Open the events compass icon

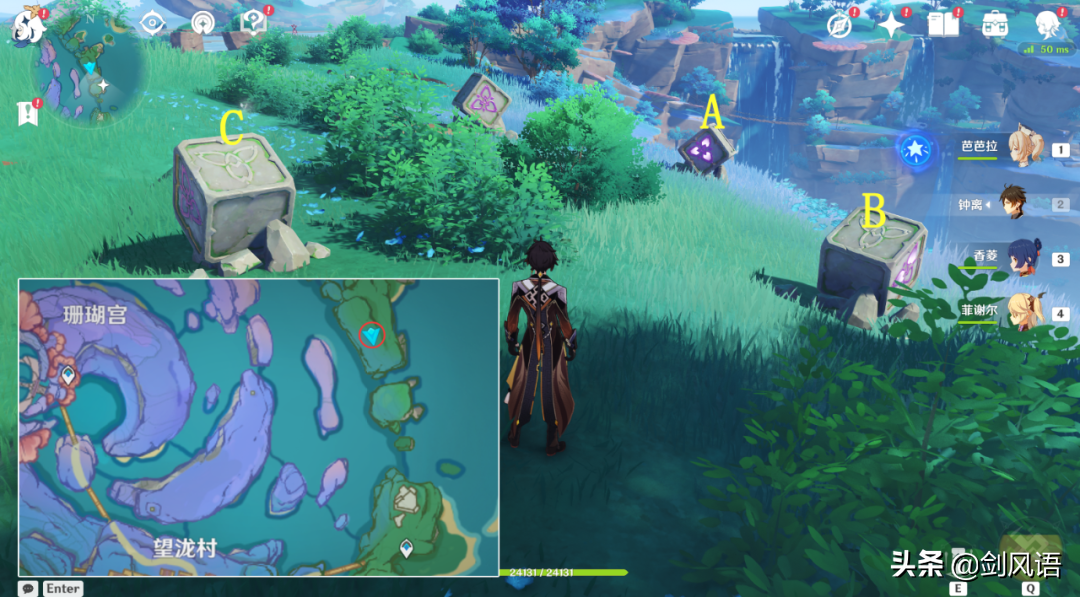point(840,25)
